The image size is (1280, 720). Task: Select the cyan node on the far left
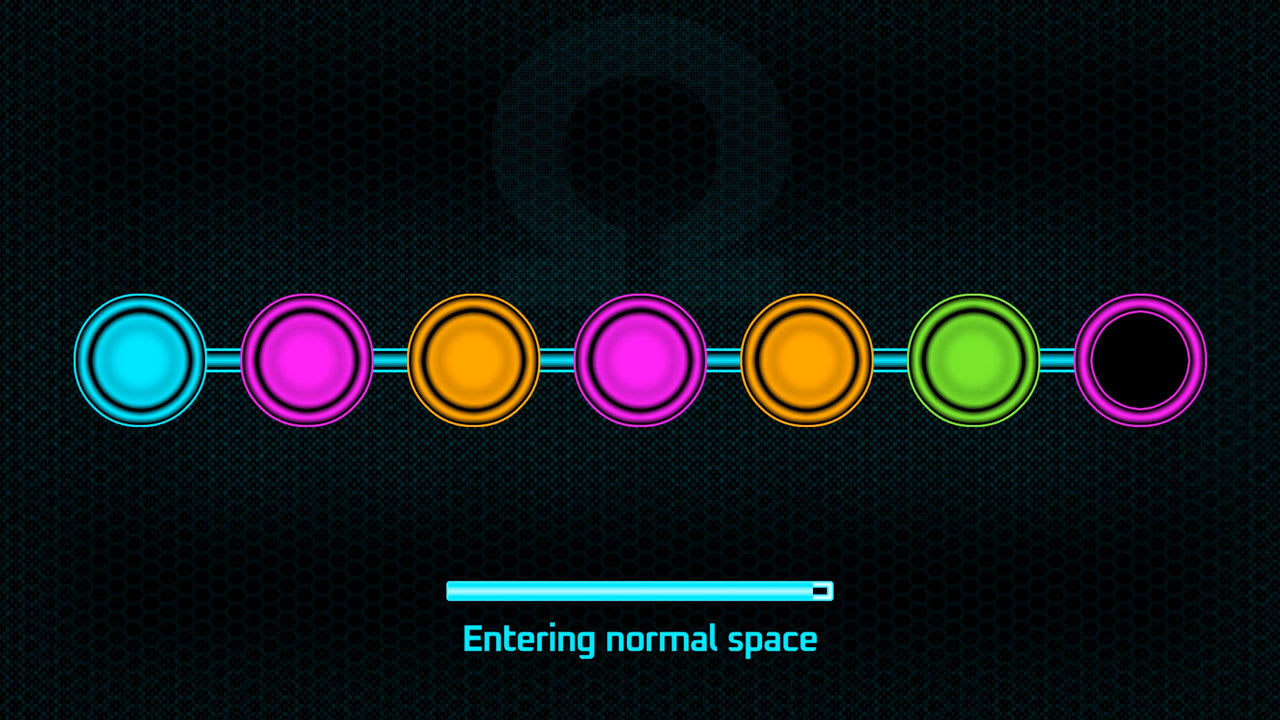[139, 361]
